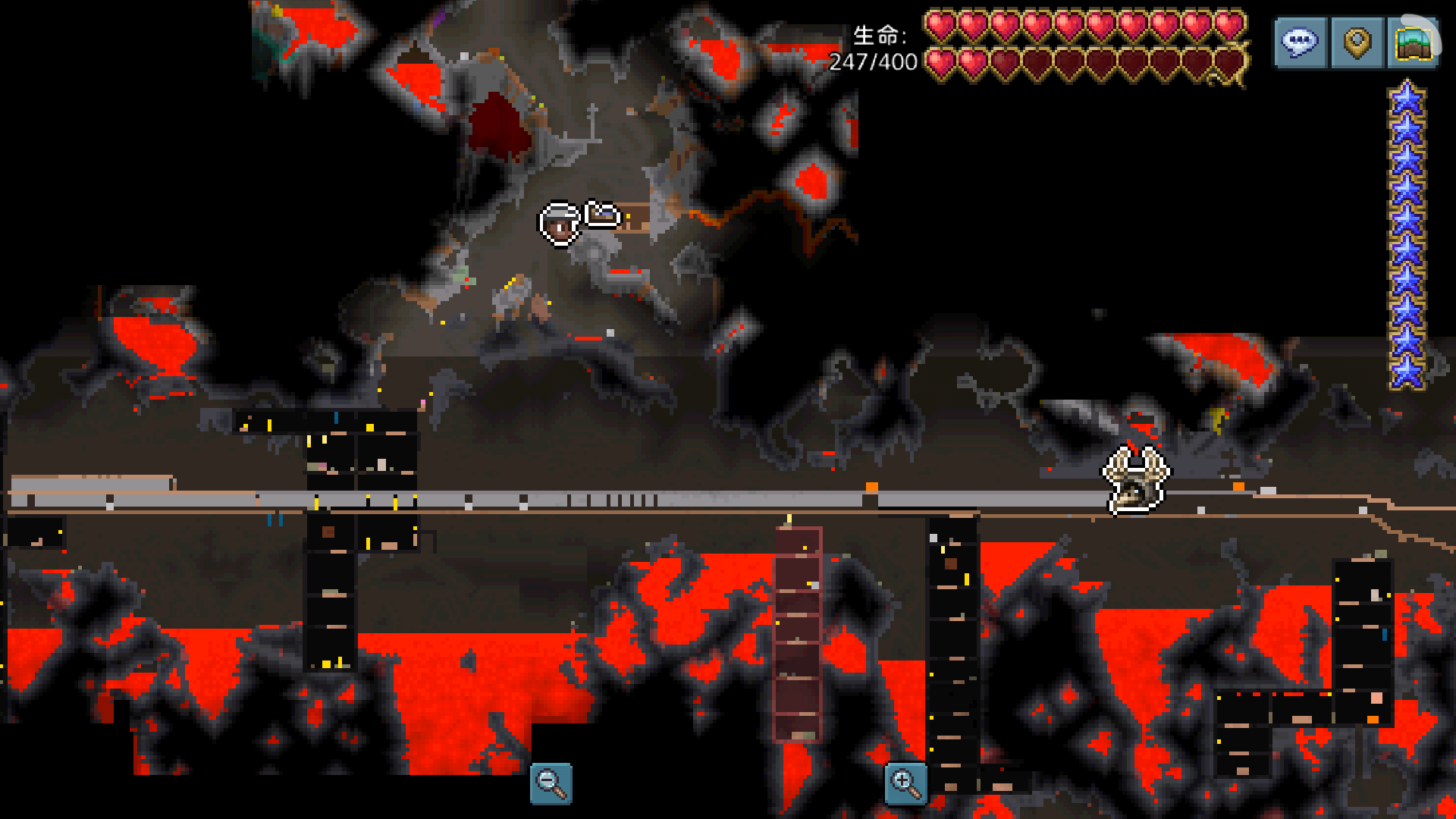Viewport: 1456px width, 819px height.
Task: Zoom out the map with minus magnifier
Action: pos(551,783)
